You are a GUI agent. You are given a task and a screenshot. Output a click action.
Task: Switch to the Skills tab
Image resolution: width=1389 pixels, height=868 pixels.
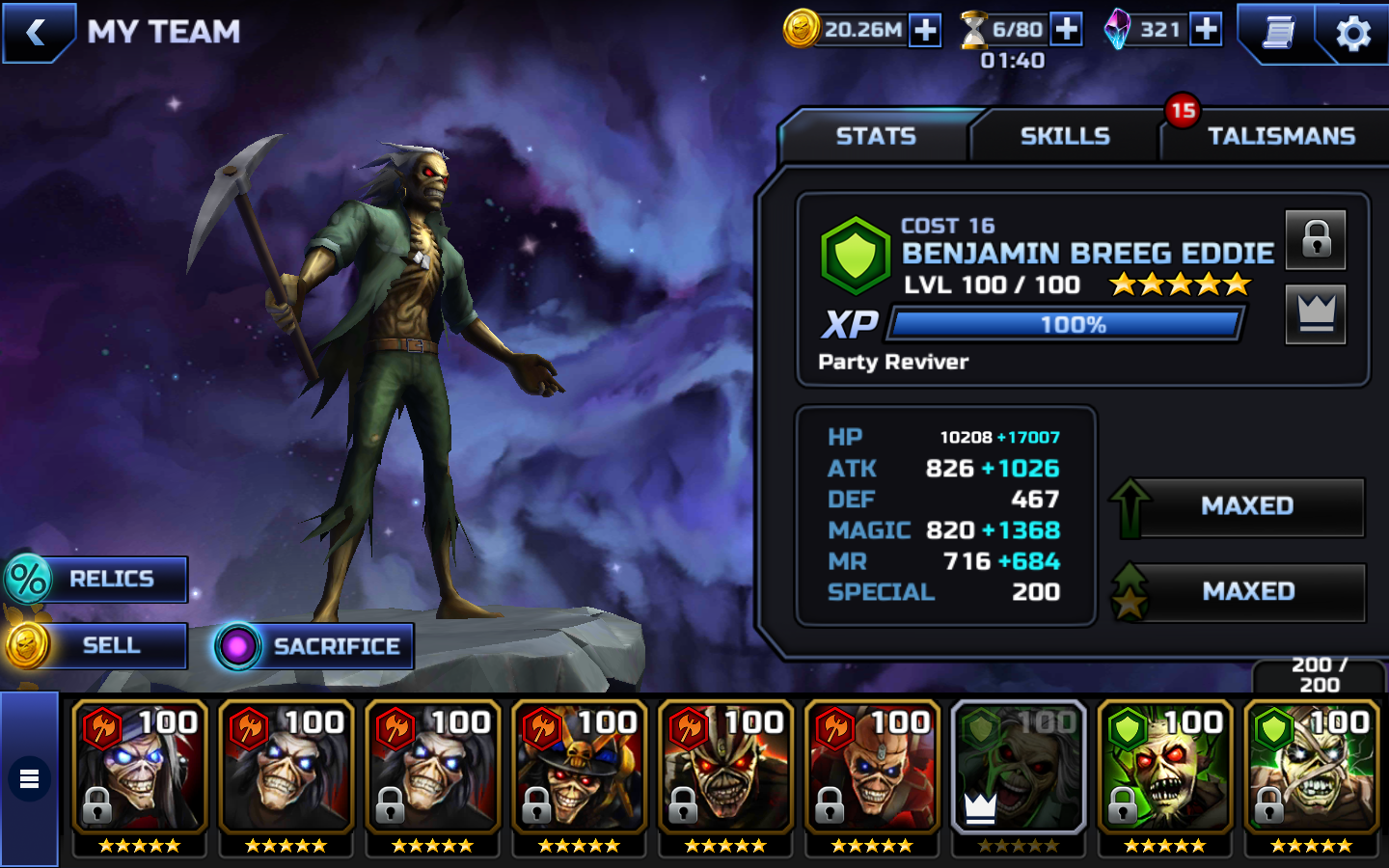(x=1065, y=136)
